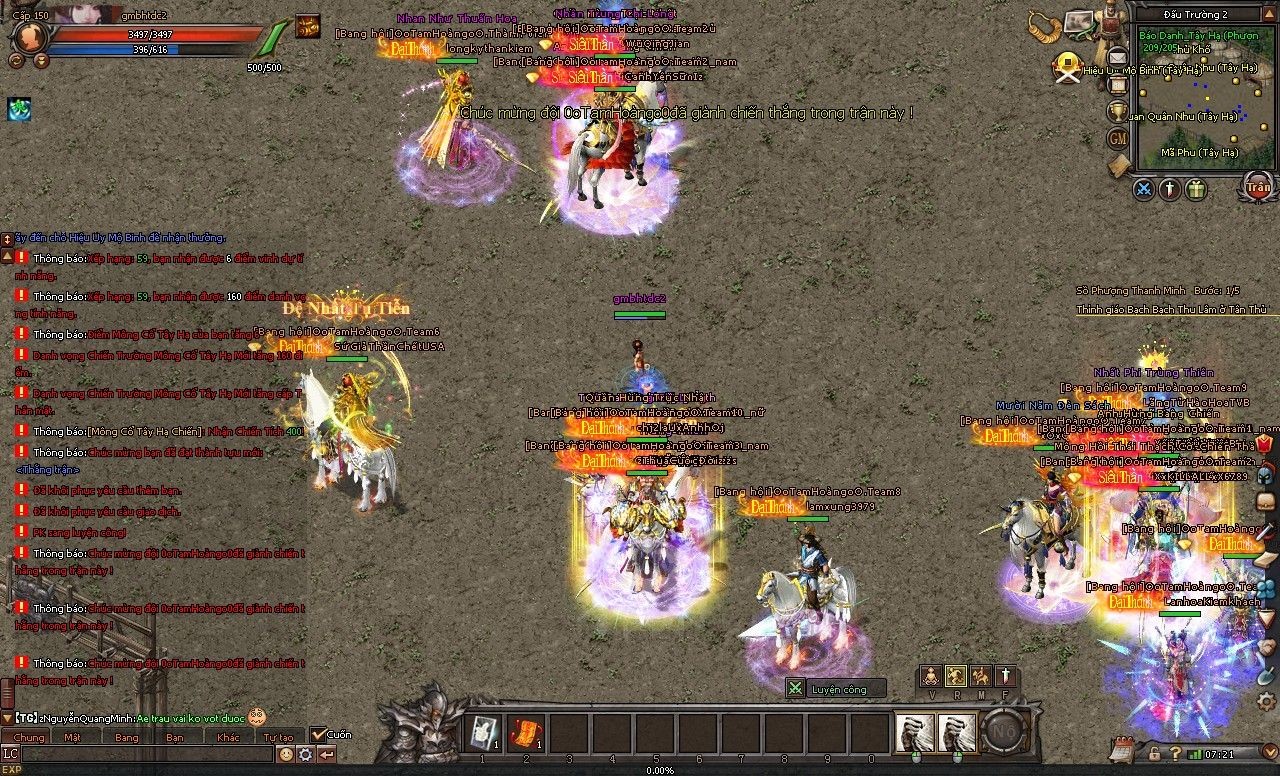Toggle the meditation pose icon marked V
This screenshot has width=1280, height=776.
tap(931, 677)
